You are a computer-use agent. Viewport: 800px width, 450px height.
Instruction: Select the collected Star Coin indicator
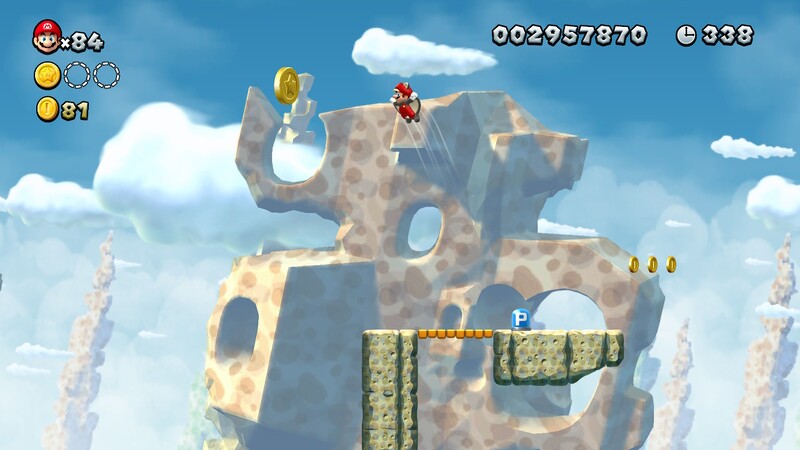pyautogui.click(x=47, y=75)
